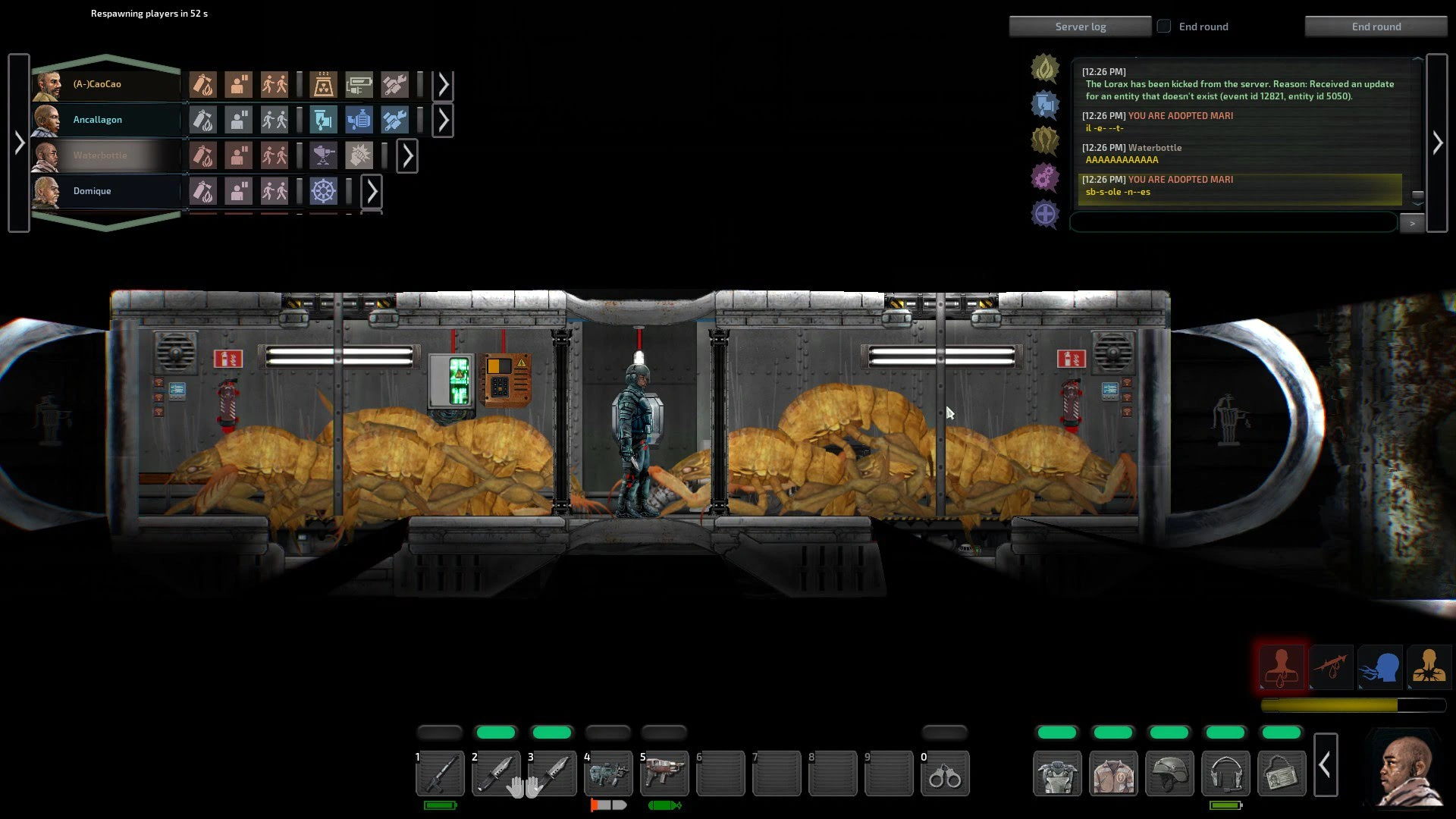Select crew member (A-)CaoCao
Viewport: 1456px width, 819px height.
tap(96, 84)
